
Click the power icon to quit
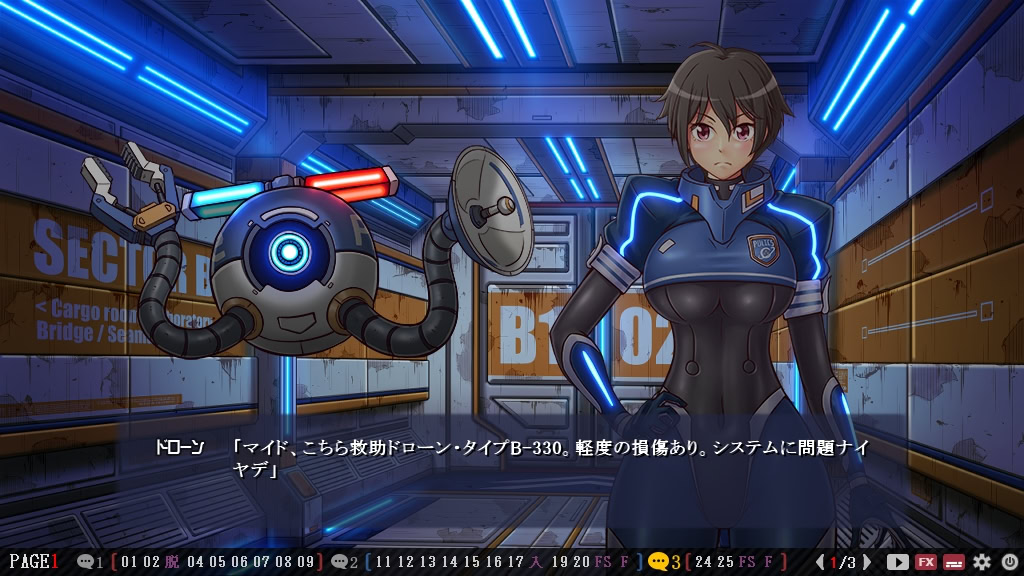point(1008,562)
